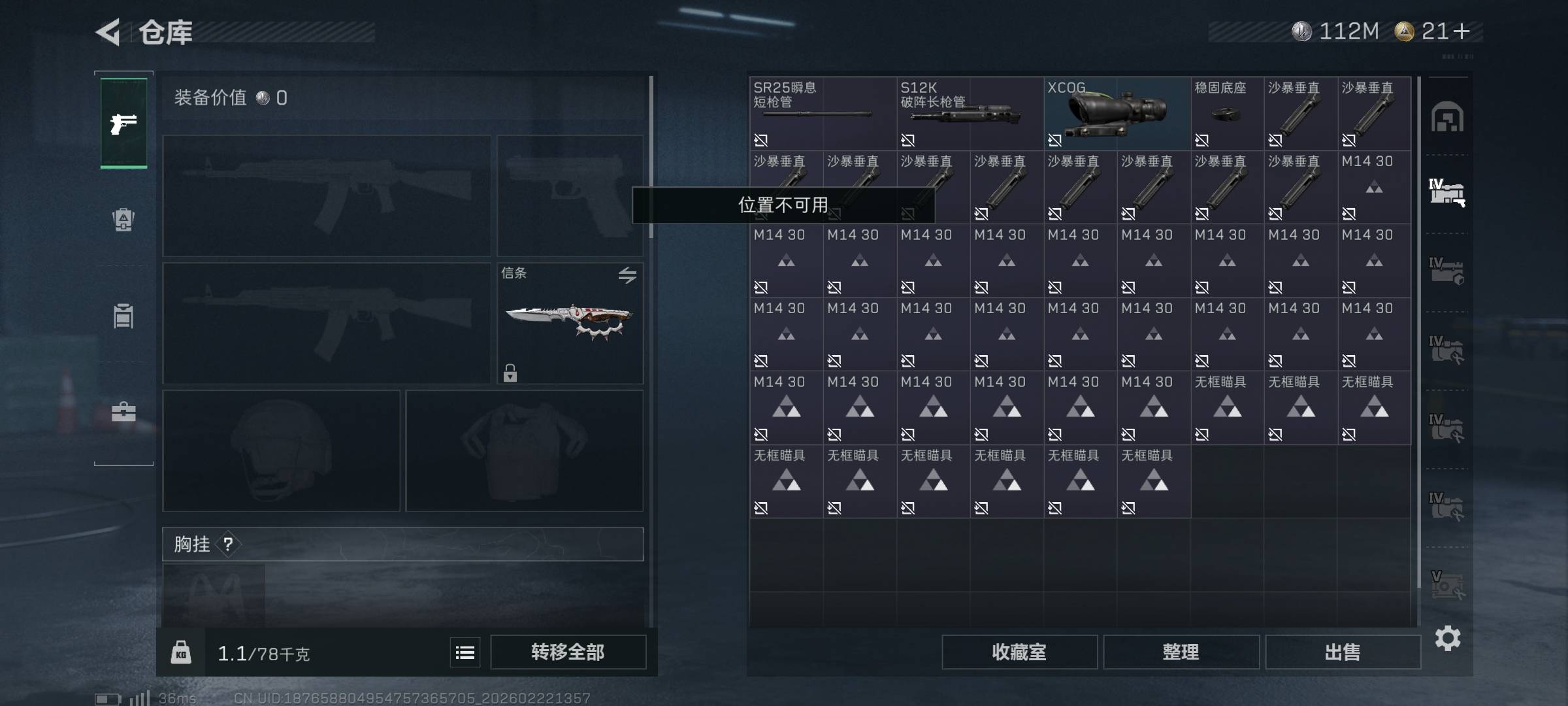Select the 信条 knife melee slot
This screenshot has height=706, width=1568.
point(570,323)
